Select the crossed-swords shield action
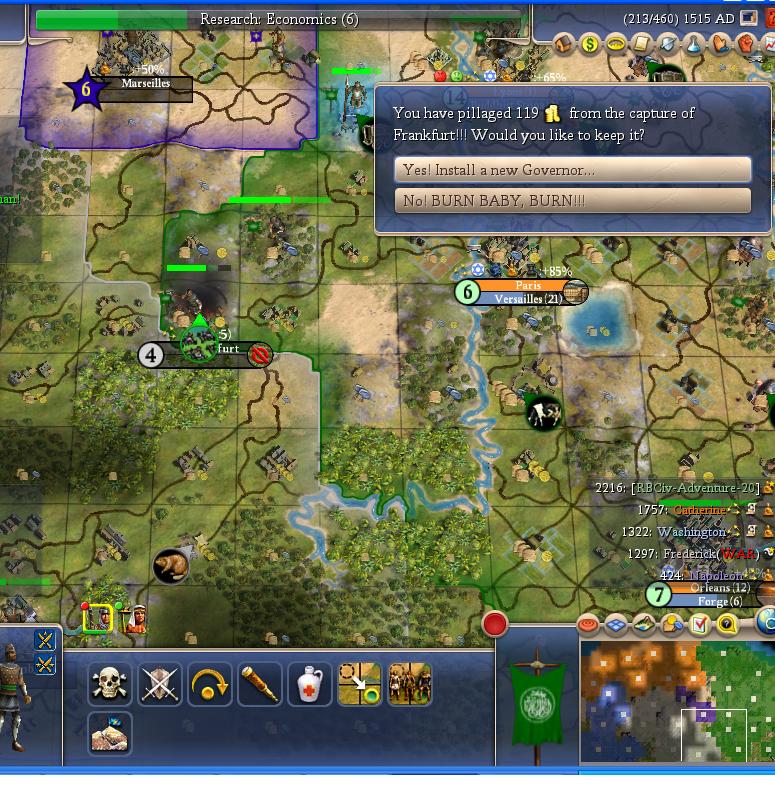Screen dimensions: 775x800 pyautogui.click(x=159, y=685)
